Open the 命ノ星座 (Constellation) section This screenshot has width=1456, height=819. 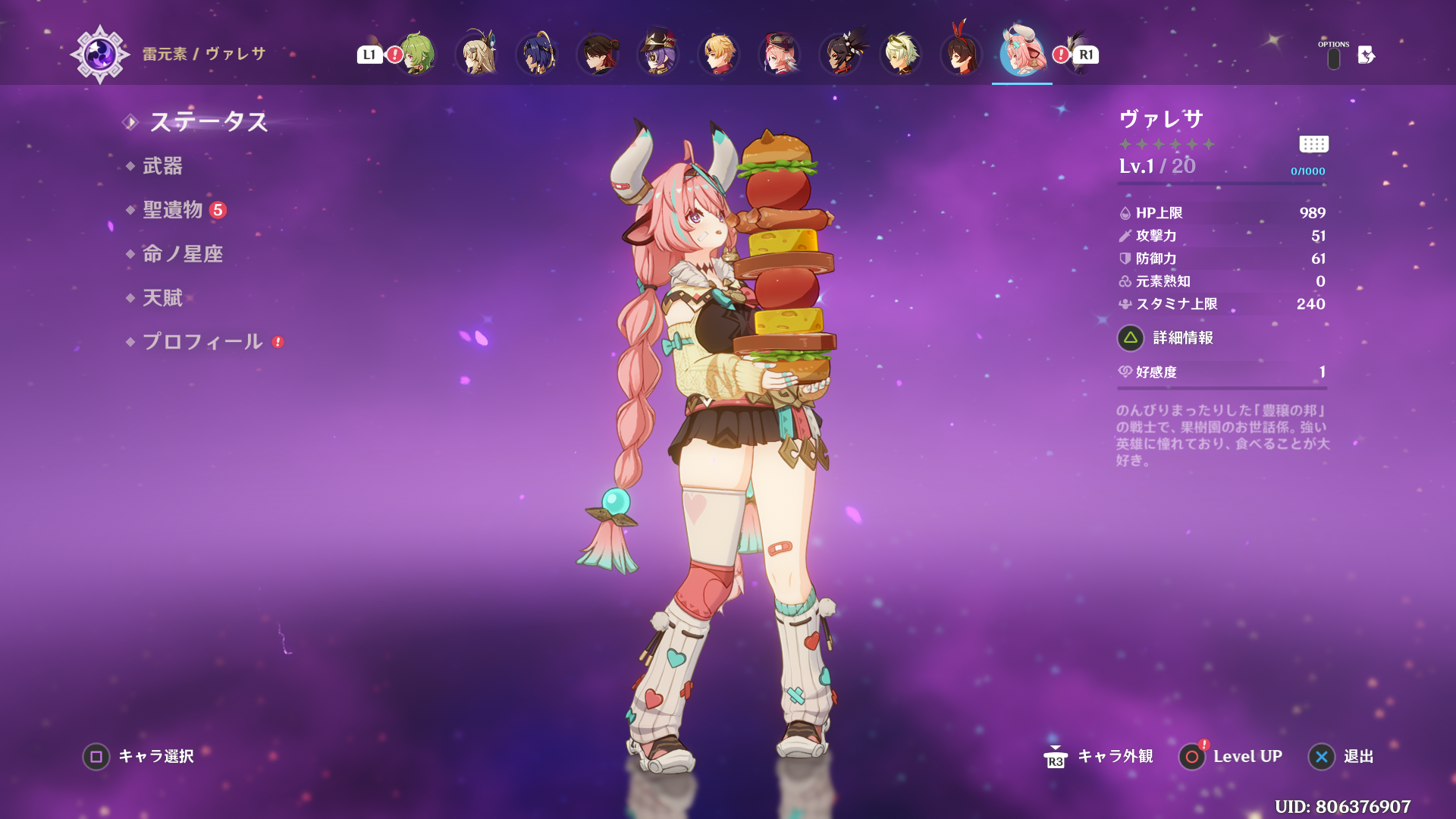coord(183,254)
